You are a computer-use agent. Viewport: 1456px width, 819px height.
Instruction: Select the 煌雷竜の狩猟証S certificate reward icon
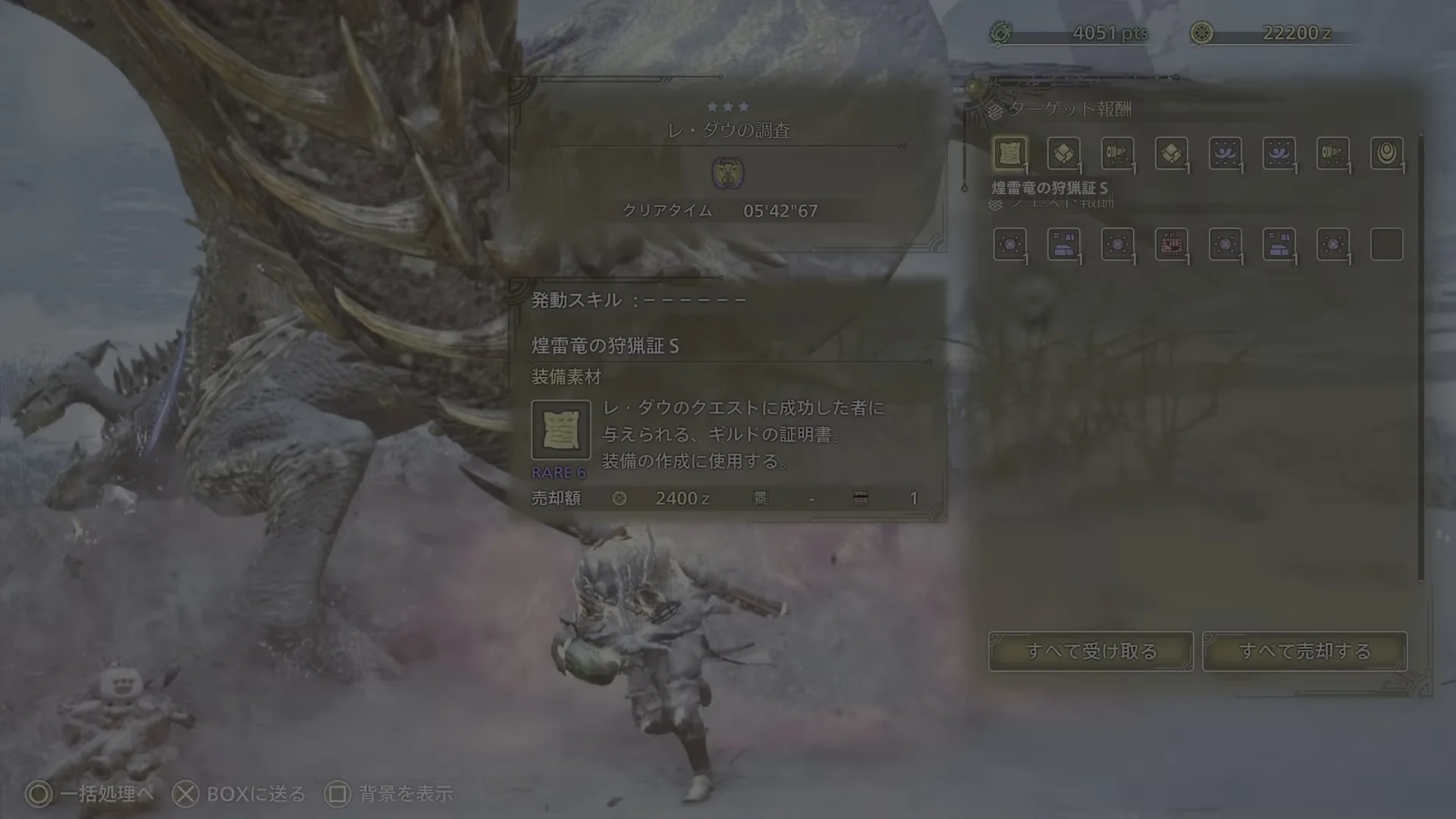(1009, 152)
